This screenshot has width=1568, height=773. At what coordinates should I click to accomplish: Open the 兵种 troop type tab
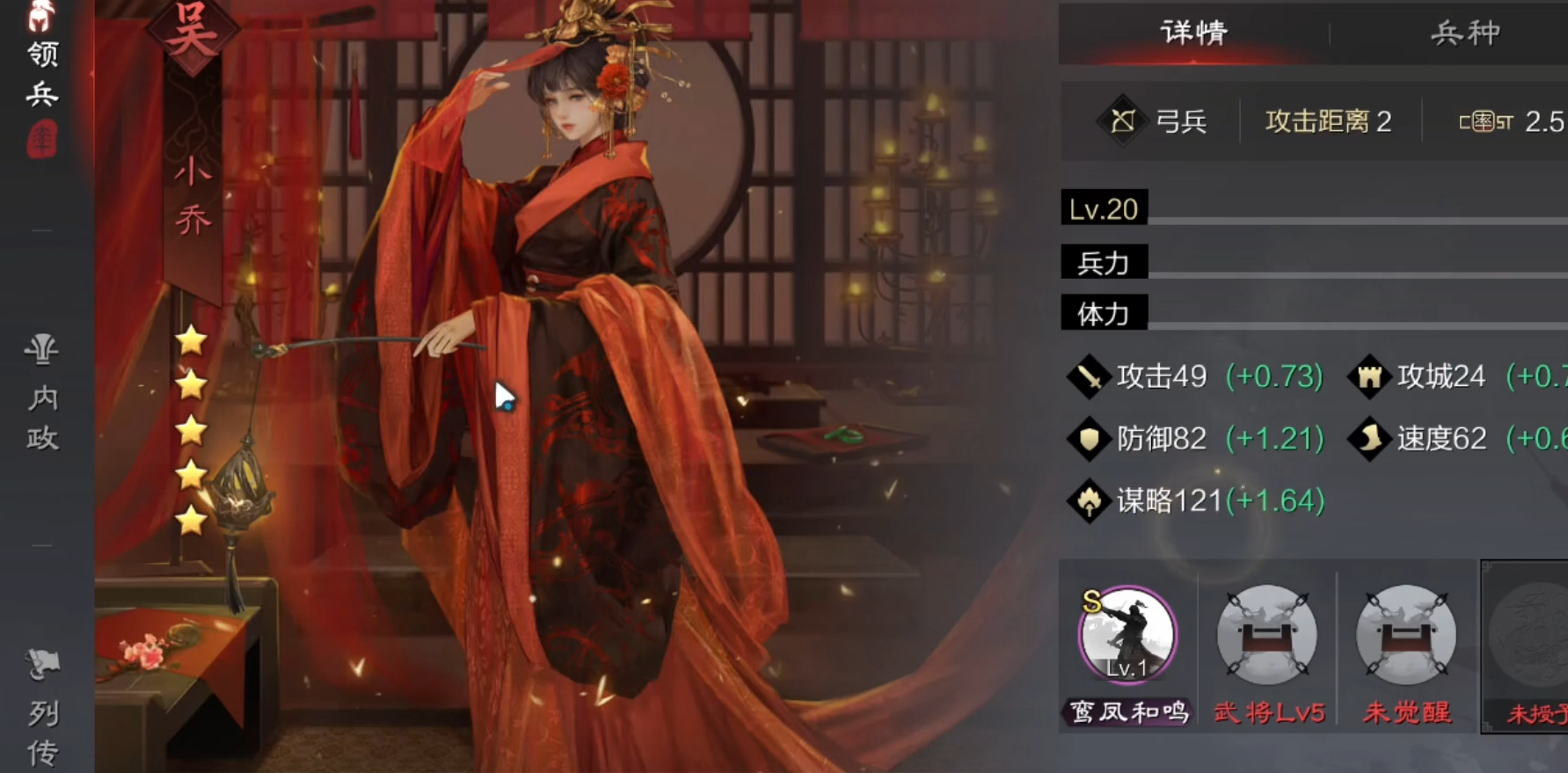pyautogui.click(x=1464, y=33)
